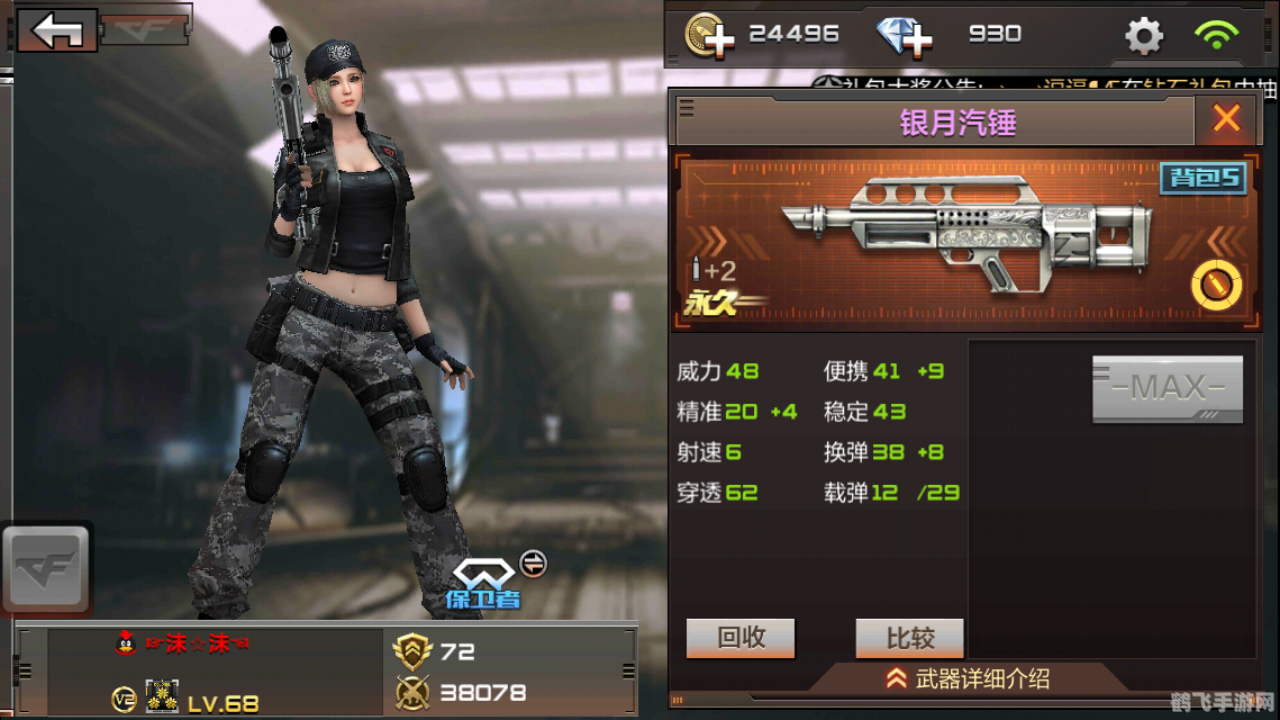
Task: Click the MAX upgrade level indicator
Action: pos(1166,388)
